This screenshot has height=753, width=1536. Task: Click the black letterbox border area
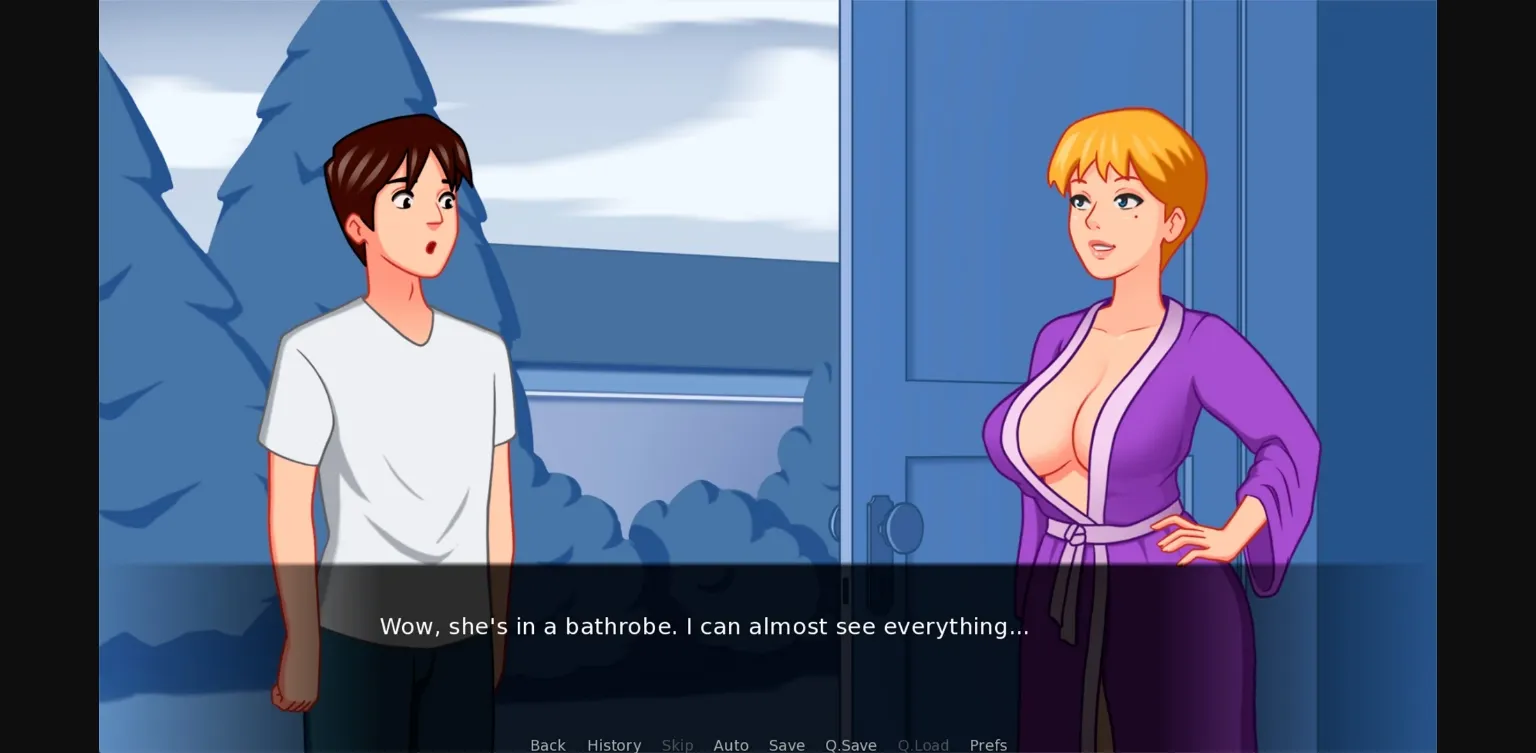coord(48,376)
